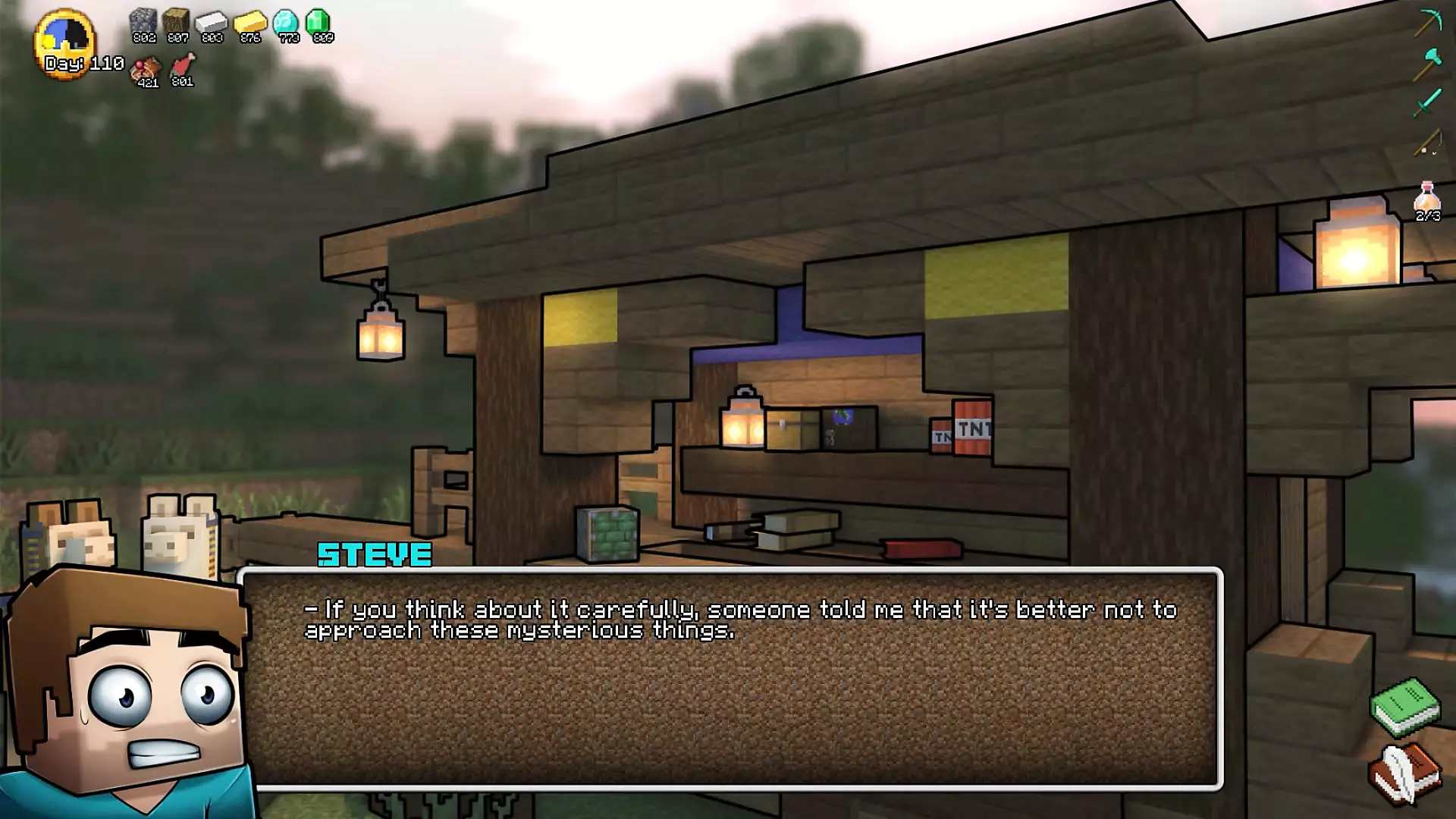Choose the fishing rod tool
This screenshot has width=1456, height=819.
click(x=1428, y=143)
